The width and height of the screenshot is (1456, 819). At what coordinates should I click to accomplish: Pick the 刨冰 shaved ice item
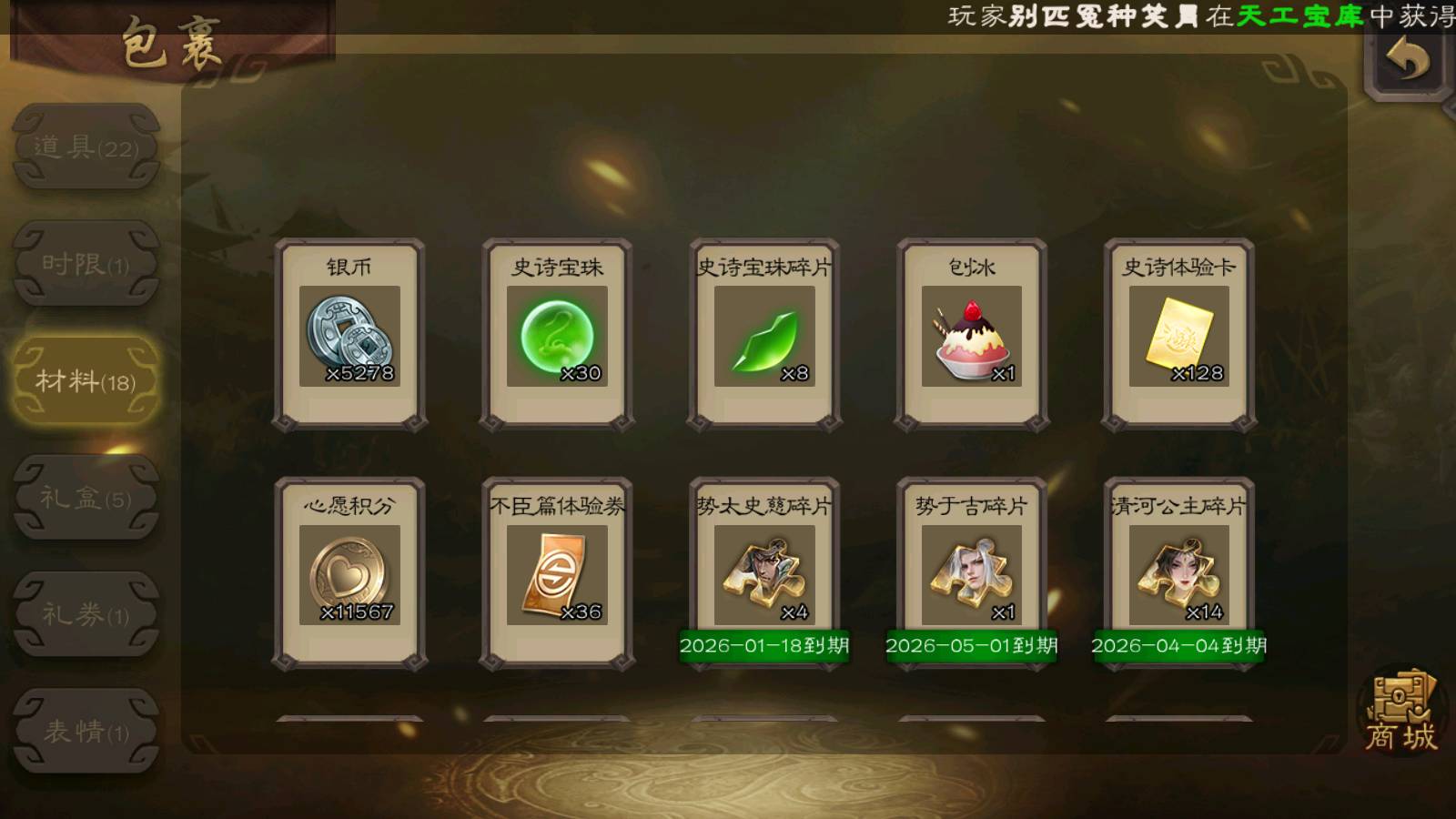pyautogui.click(x=972, y=335)
